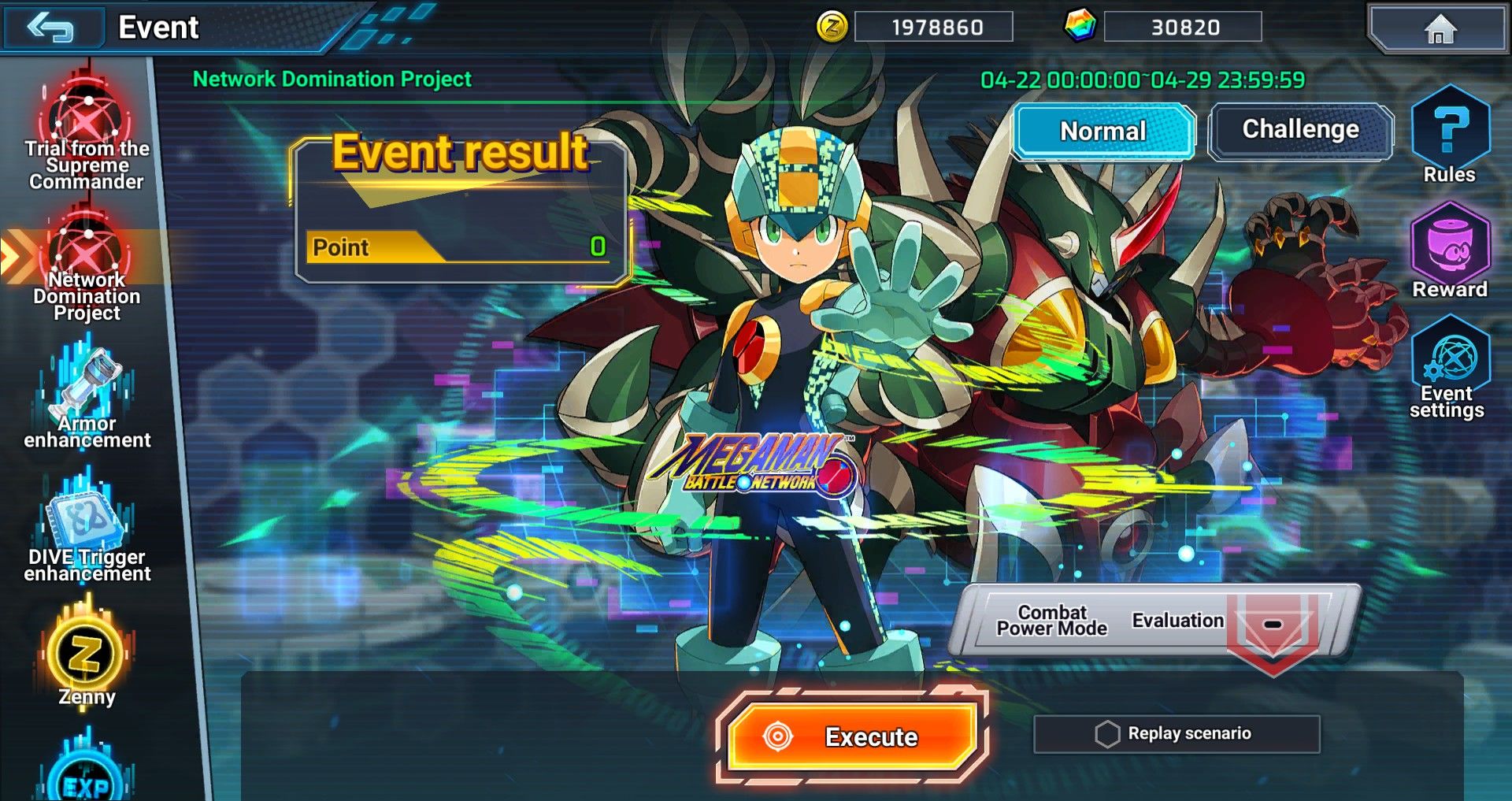The width and height of the screenshot is (1512, 801).
Task: Select the Network Domination Project event
Action: tap(87, 268)
